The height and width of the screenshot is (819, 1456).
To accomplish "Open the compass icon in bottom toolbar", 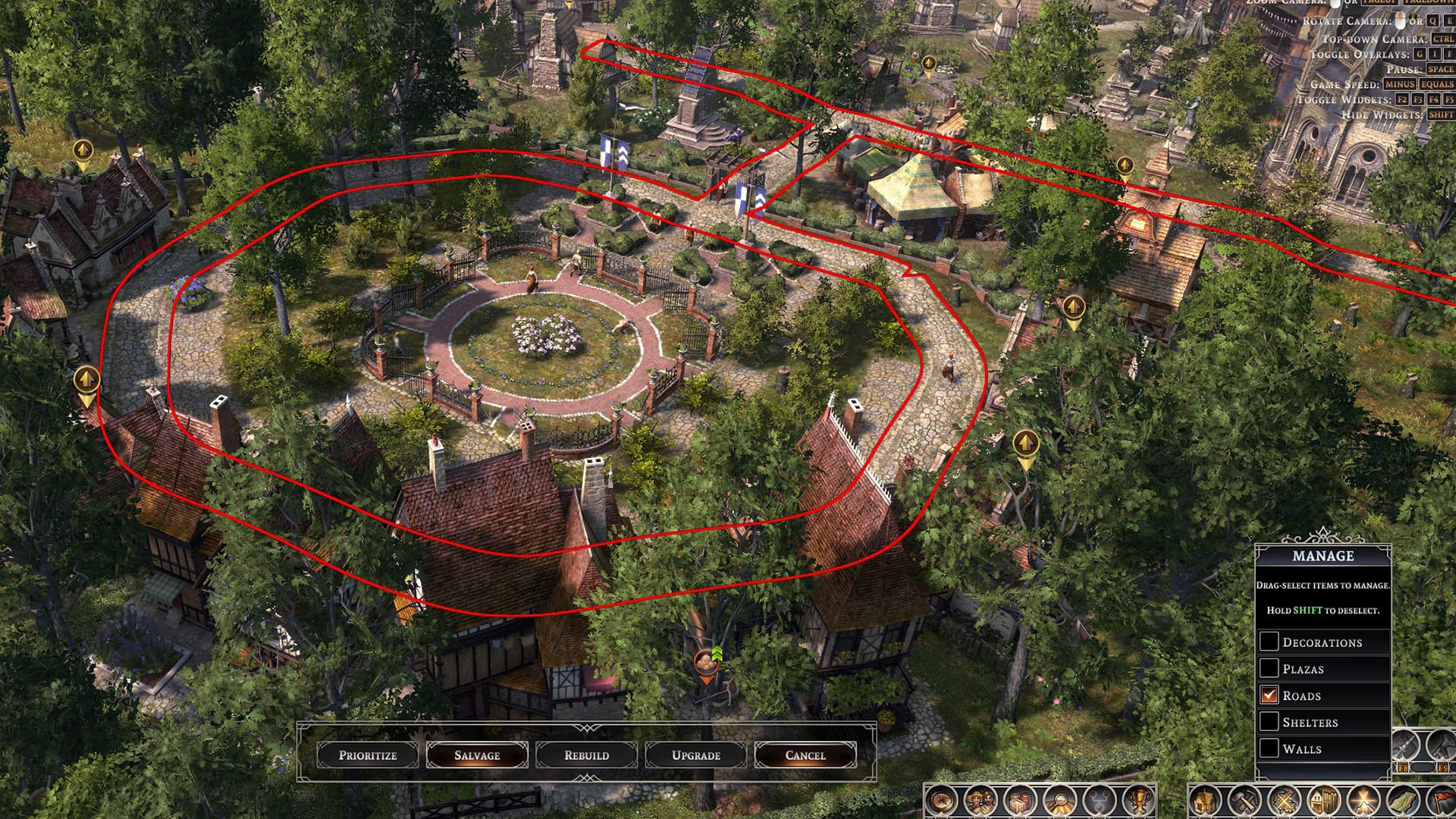I will click(942, 801).
